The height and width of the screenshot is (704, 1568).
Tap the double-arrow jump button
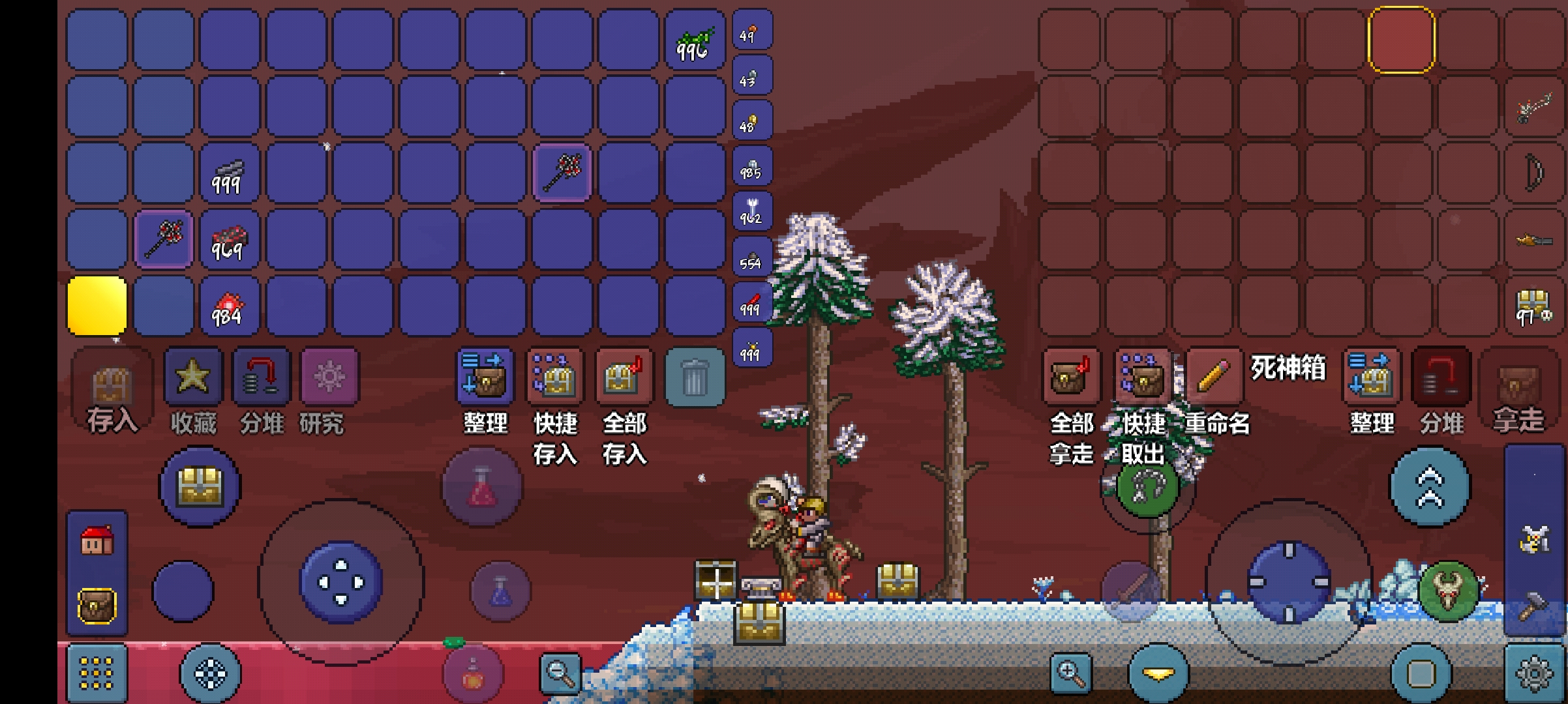coord(1430,486)
